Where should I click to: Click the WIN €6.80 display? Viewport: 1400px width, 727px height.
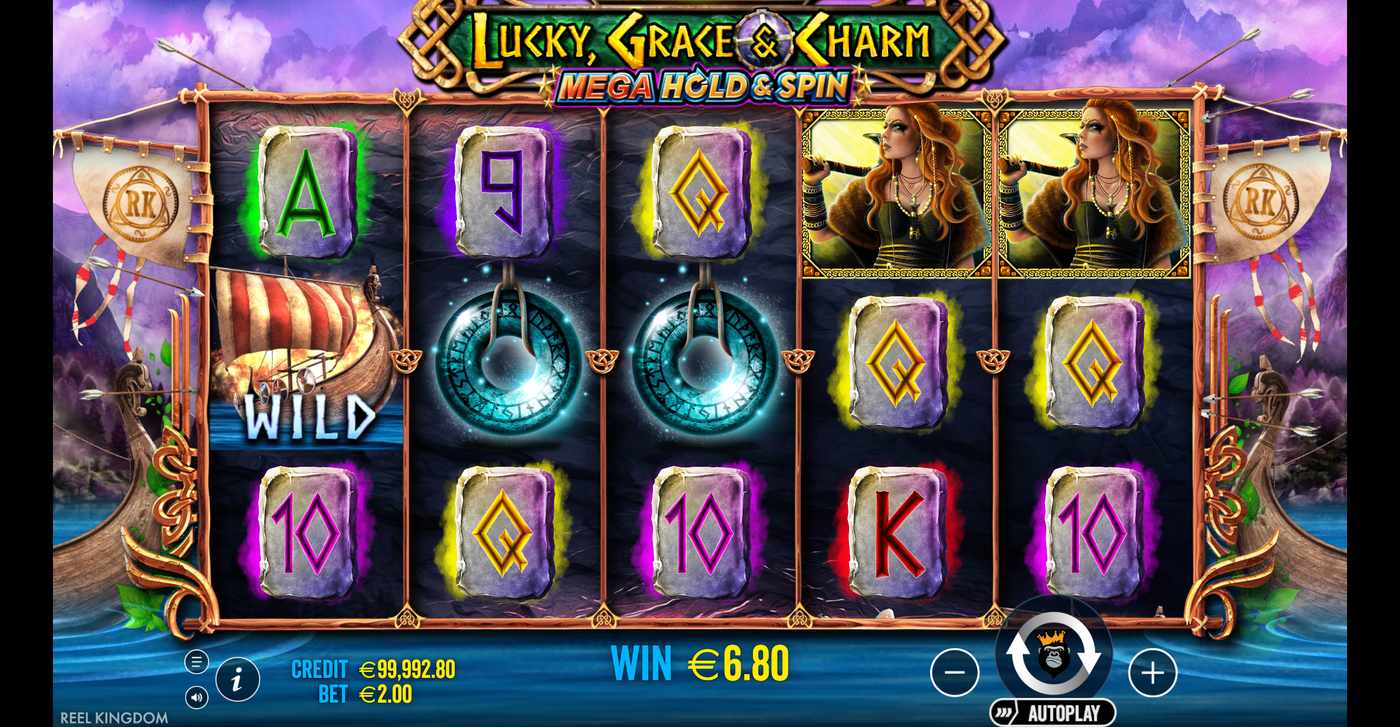pyautogui.click(x=700, y=661)
